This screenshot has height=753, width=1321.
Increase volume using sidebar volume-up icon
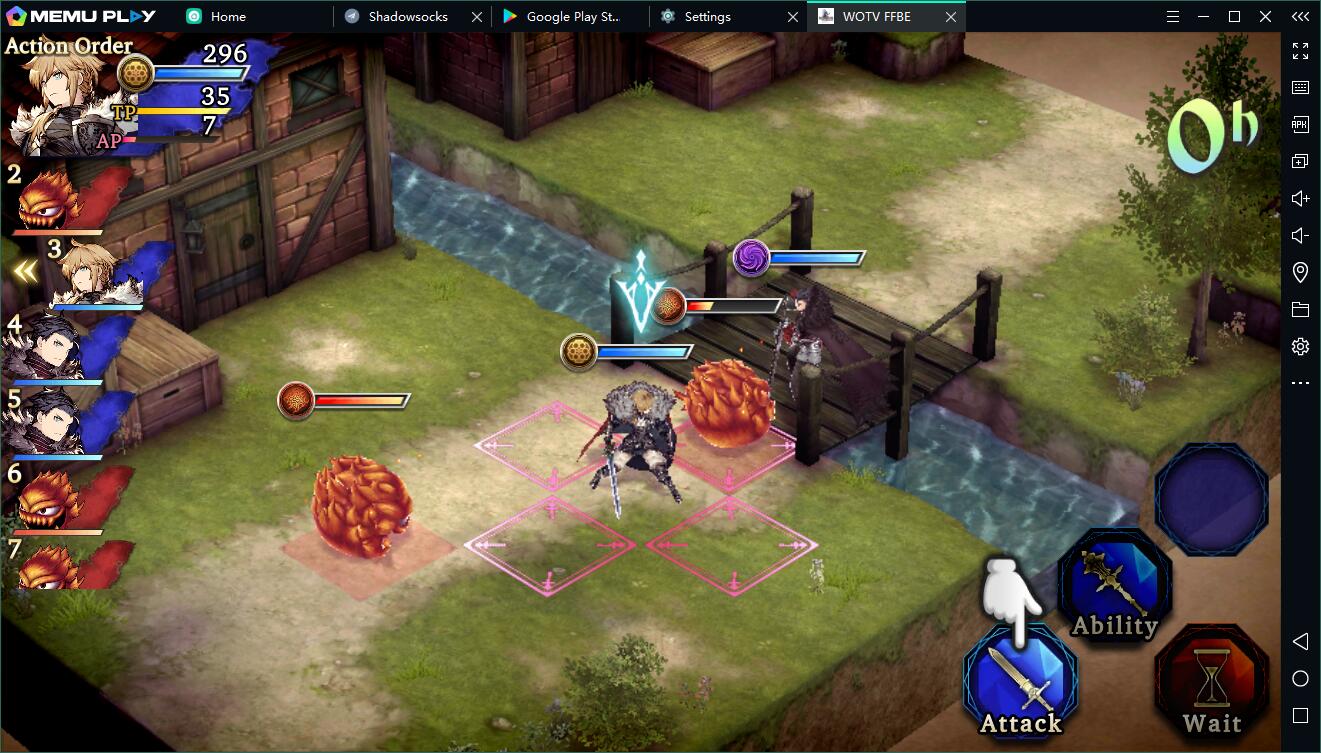click(x=1299, y=198)
